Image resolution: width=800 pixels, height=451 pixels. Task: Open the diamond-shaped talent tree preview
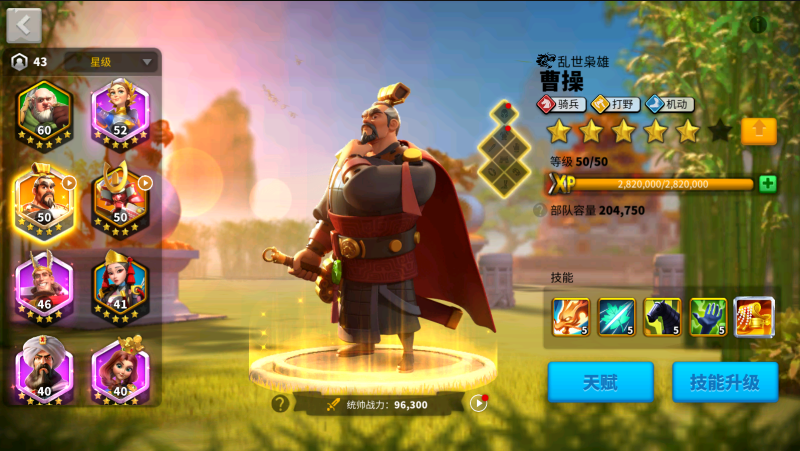(503, 149)
